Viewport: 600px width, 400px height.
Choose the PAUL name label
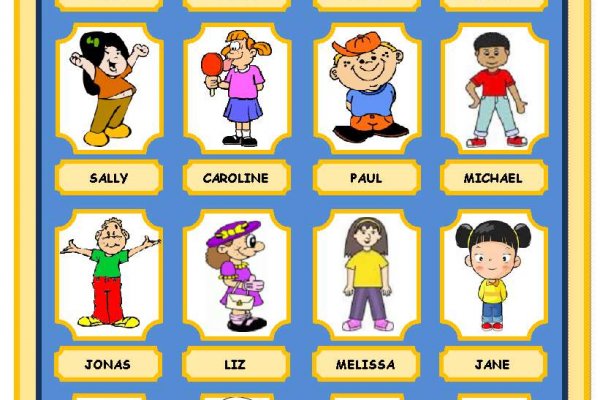[x=366, y=178]
